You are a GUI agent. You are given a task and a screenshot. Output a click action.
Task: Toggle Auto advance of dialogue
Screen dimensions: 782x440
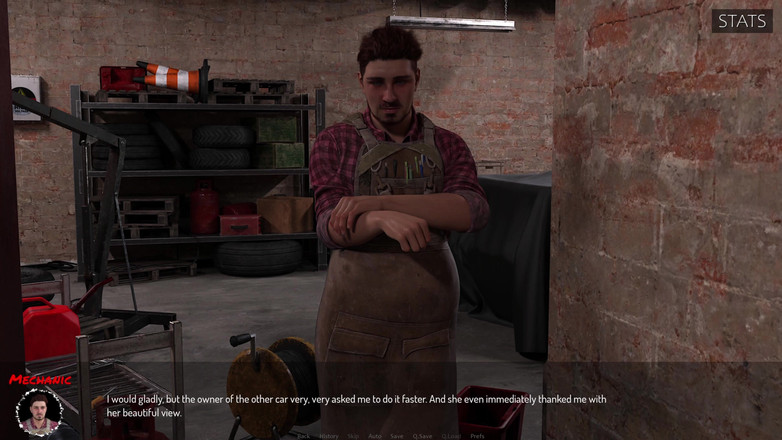coord(374,436)
